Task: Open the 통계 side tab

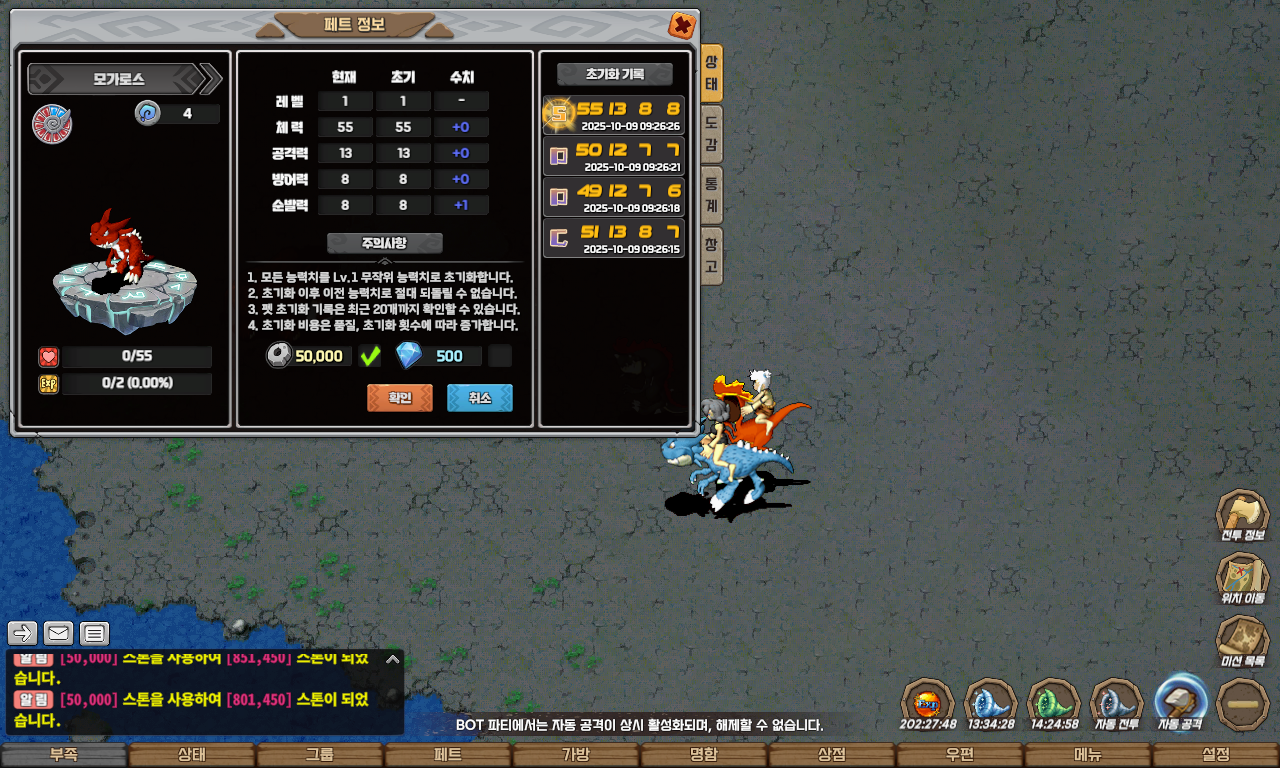Action: point(711,194)
